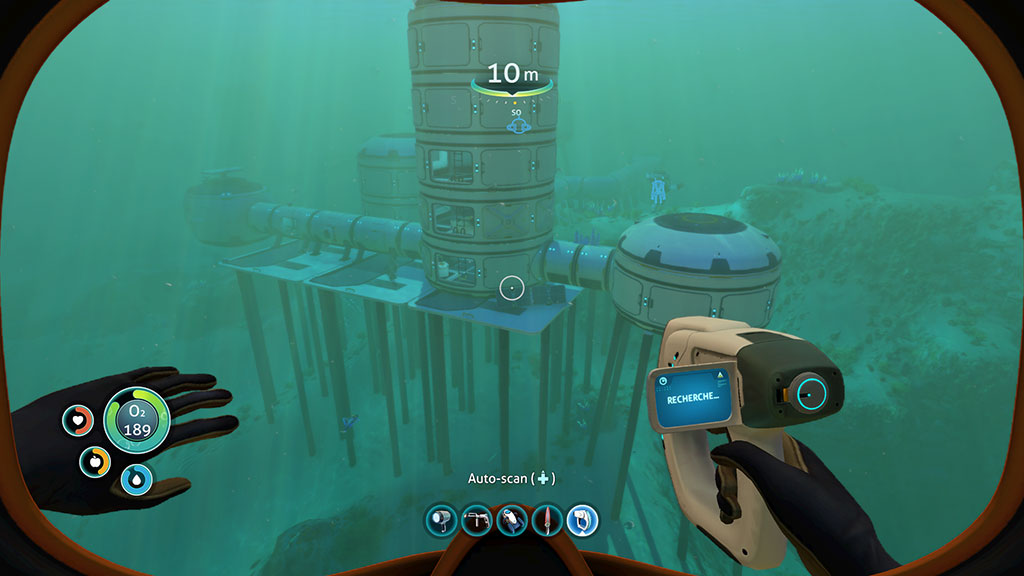The image size is (1024, 576).
Task: Equip the gun-shaped builder tool slot
Action: [477, 520]
